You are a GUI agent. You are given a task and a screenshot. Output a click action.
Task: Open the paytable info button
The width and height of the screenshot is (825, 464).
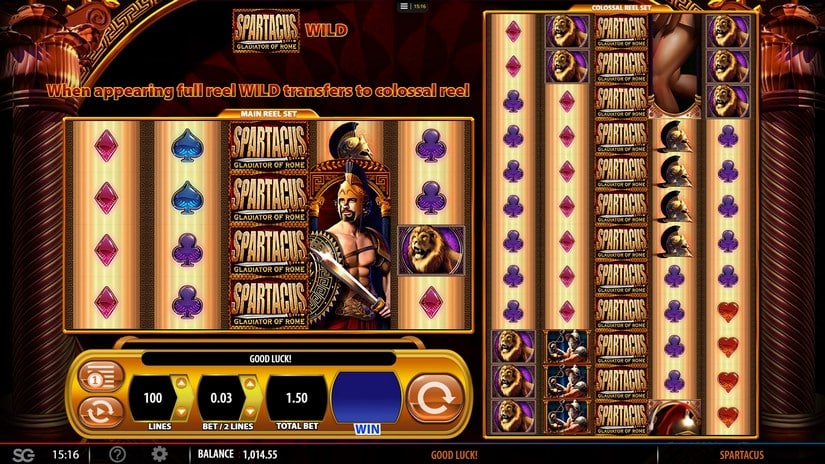[99, 378]
